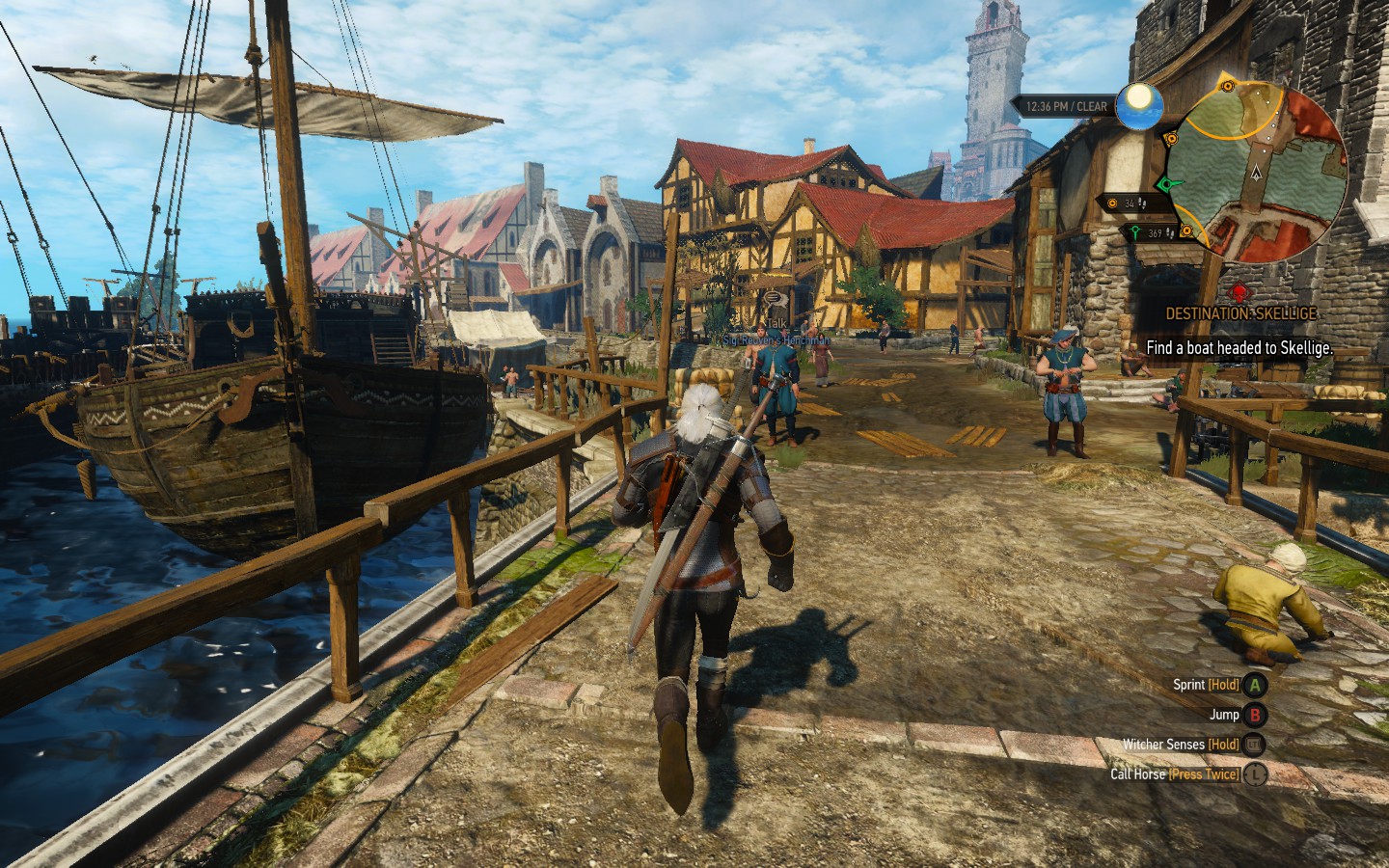
Task: Click the red skull quest icon
Action: [1239, 290]
